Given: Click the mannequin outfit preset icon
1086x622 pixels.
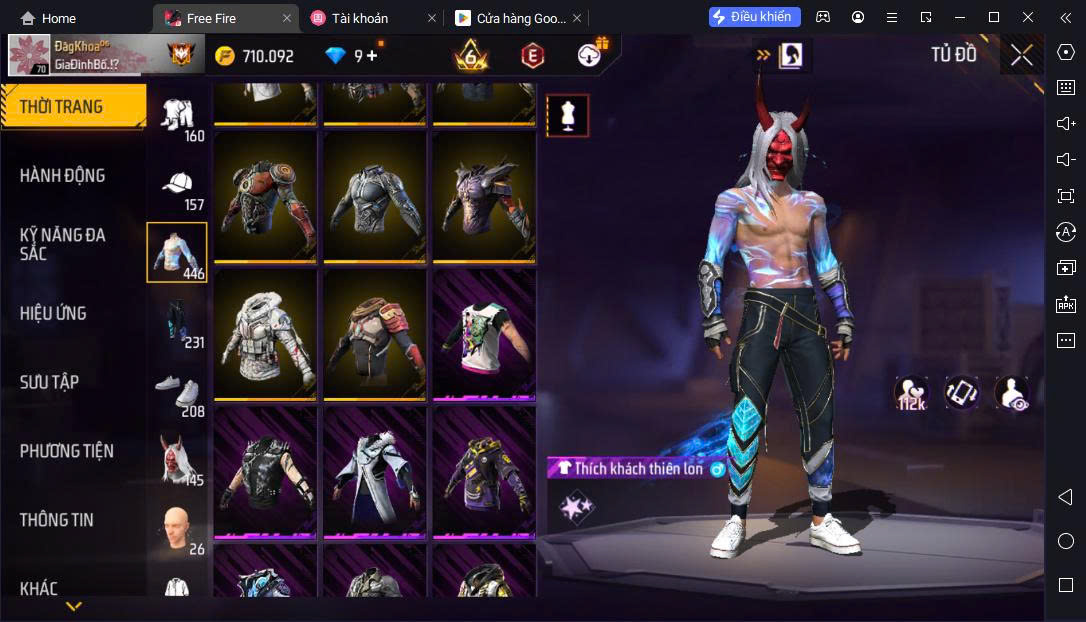Looking at the screenshot, I should [x=567, y=116].
